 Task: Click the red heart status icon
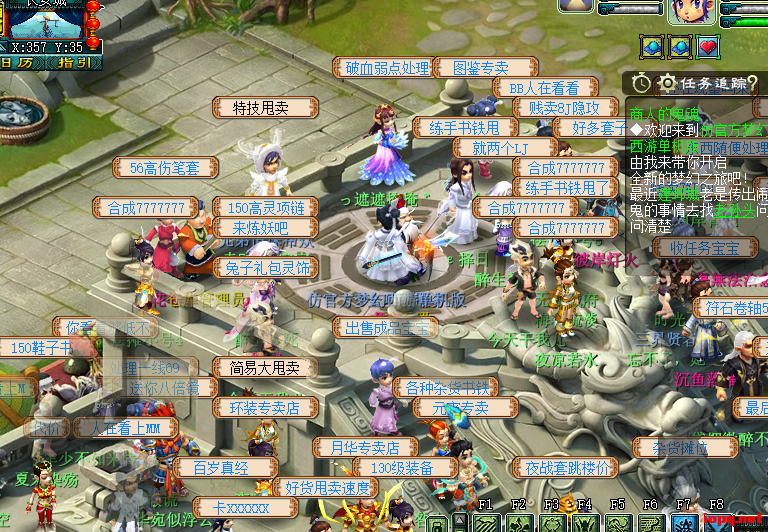[x=709, y=46]
